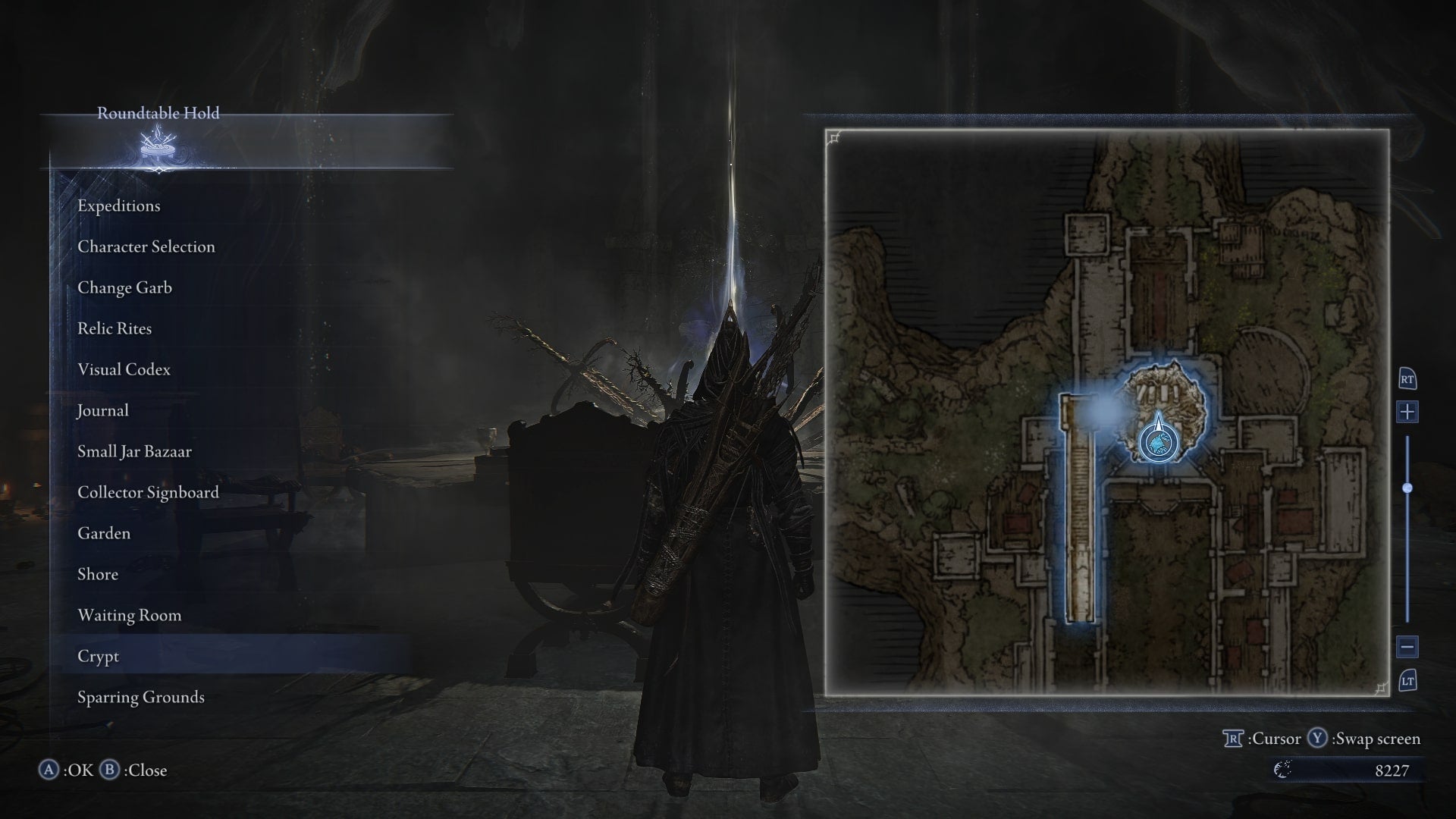Open the Expeditions menu entry
This screenshot has height=819, width=1456.
coord(118,206)
